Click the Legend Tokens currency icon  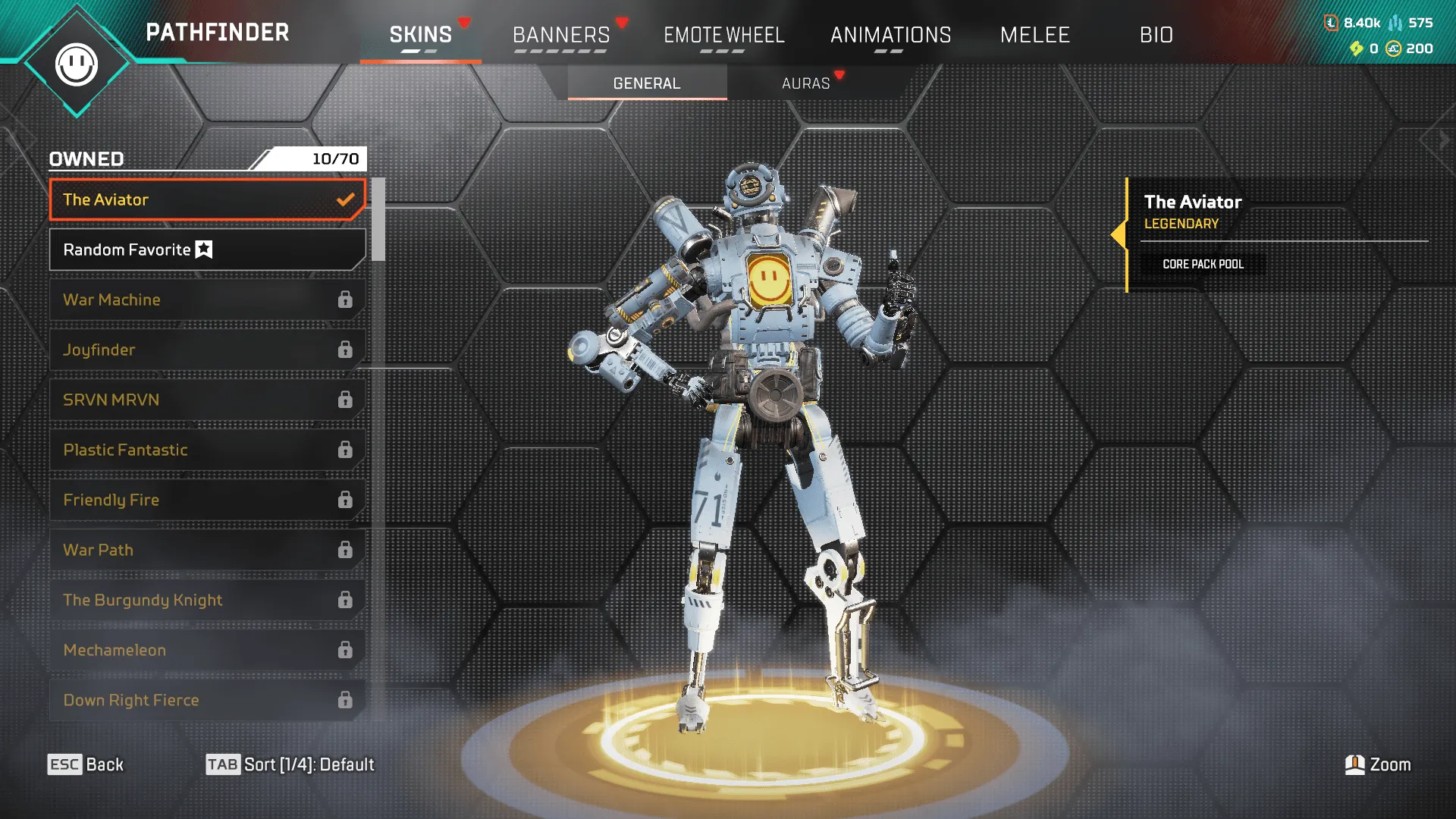(1331, 24)
